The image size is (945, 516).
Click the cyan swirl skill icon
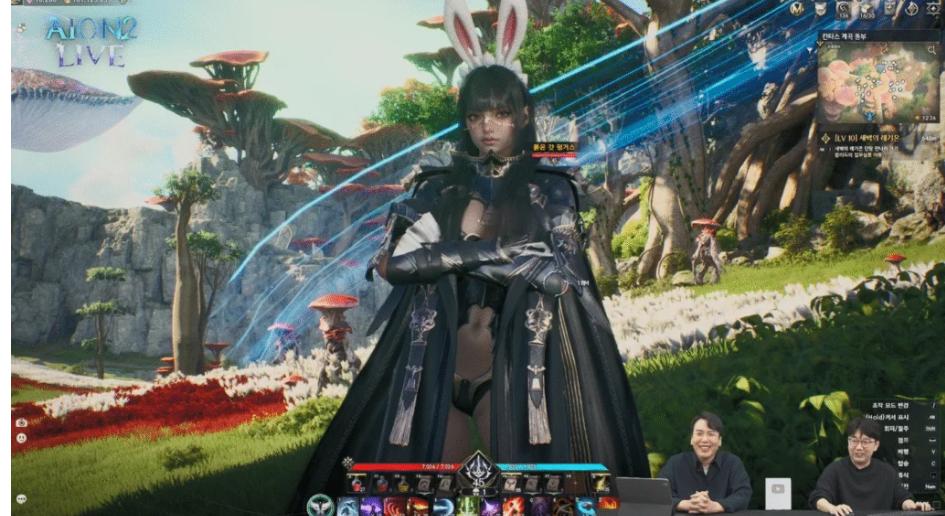point(585,506)
